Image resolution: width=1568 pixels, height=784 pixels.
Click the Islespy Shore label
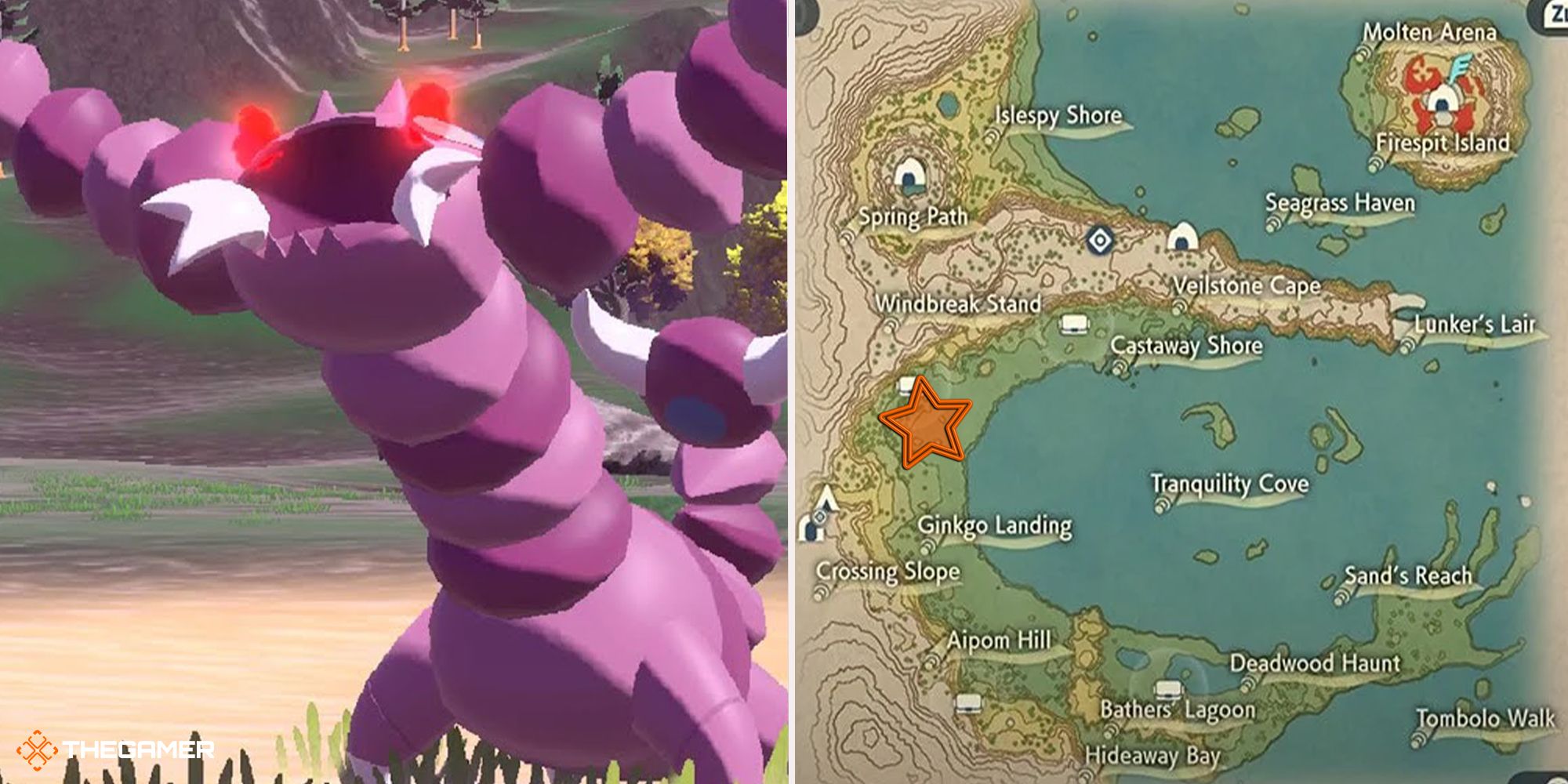(1058, 116)
